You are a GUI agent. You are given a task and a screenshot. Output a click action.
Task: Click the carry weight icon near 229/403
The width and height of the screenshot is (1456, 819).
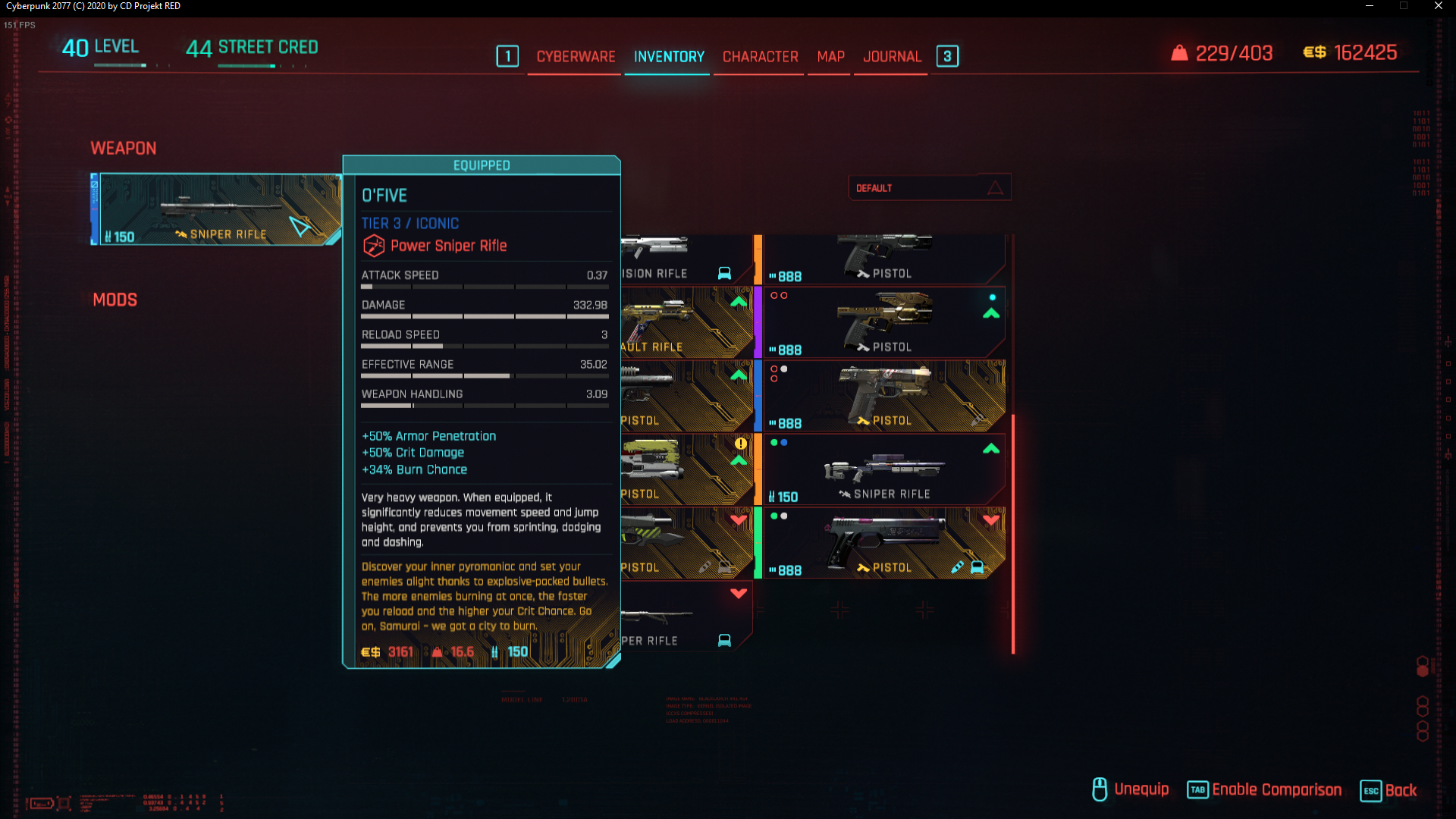(1180, 53)
